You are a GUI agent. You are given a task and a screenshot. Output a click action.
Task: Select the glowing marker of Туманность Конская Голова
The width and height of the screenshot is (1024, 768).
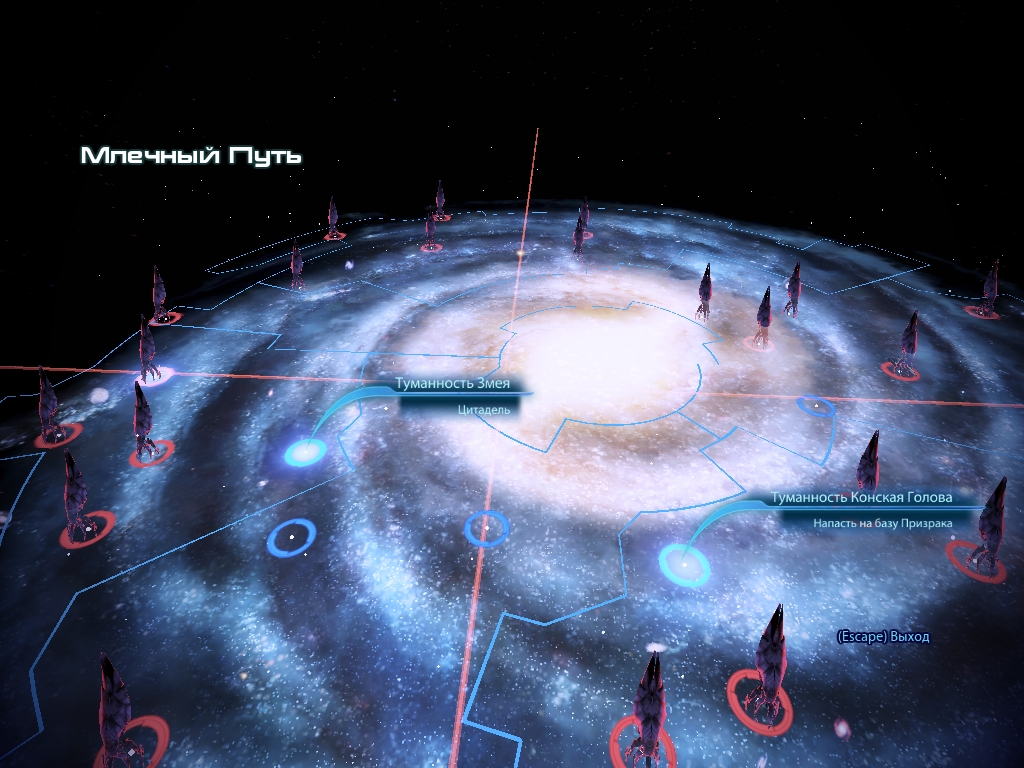click(684, 564)
